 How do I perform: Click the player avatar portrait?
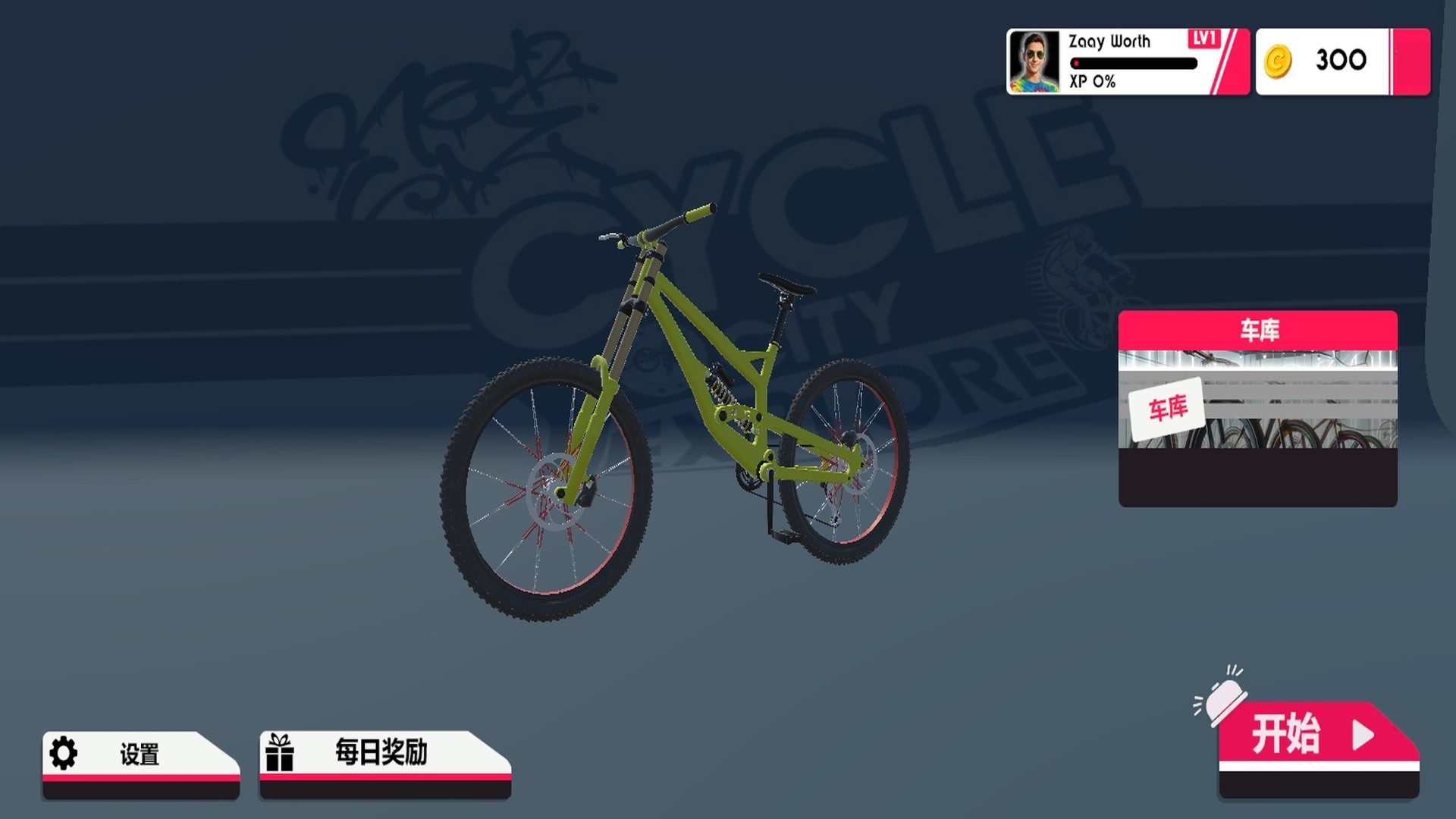point(1037,61)
